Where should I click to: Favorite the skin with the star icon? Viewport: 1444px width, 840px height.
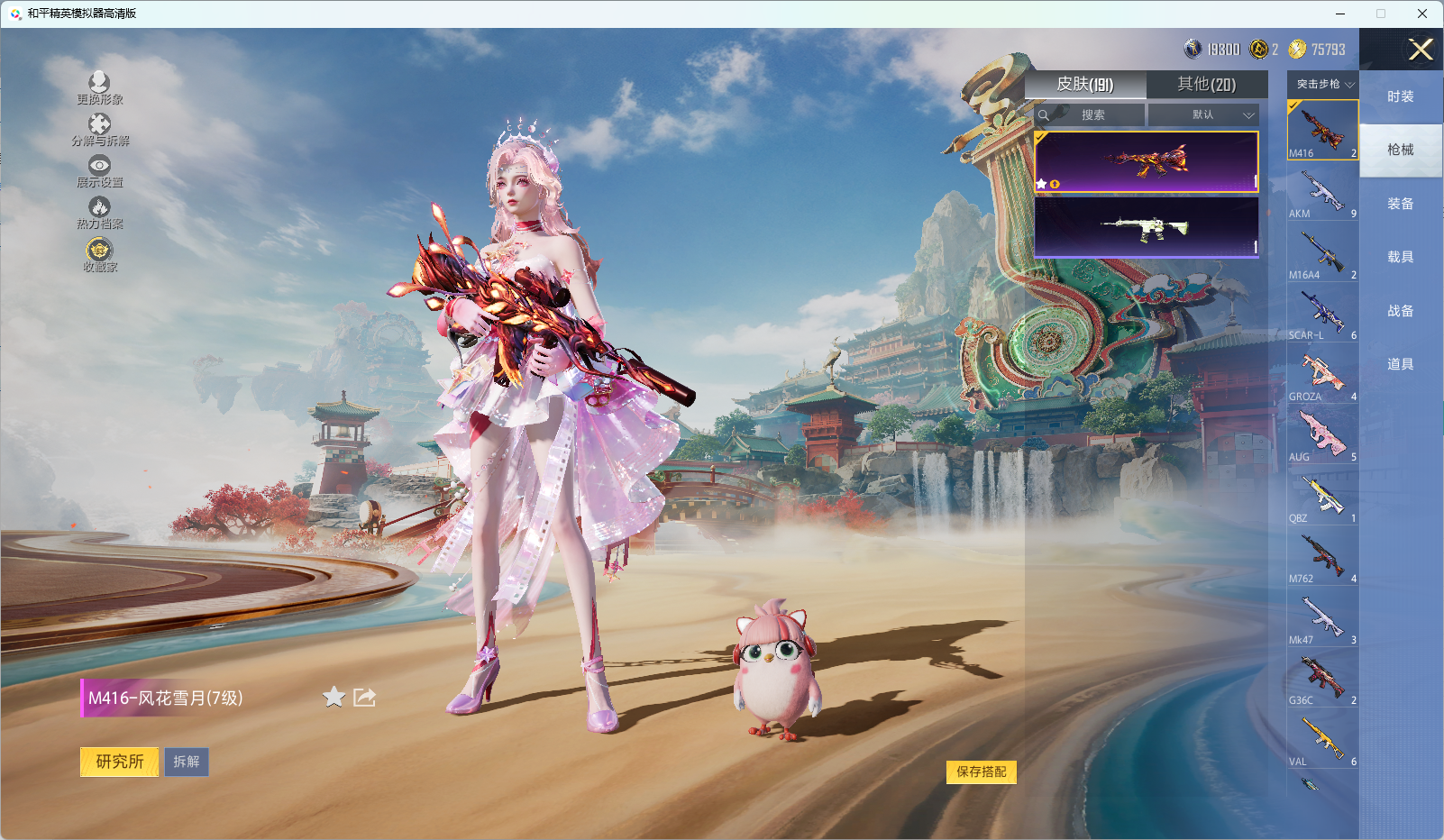pyautogui.click(x=334, y=698)
